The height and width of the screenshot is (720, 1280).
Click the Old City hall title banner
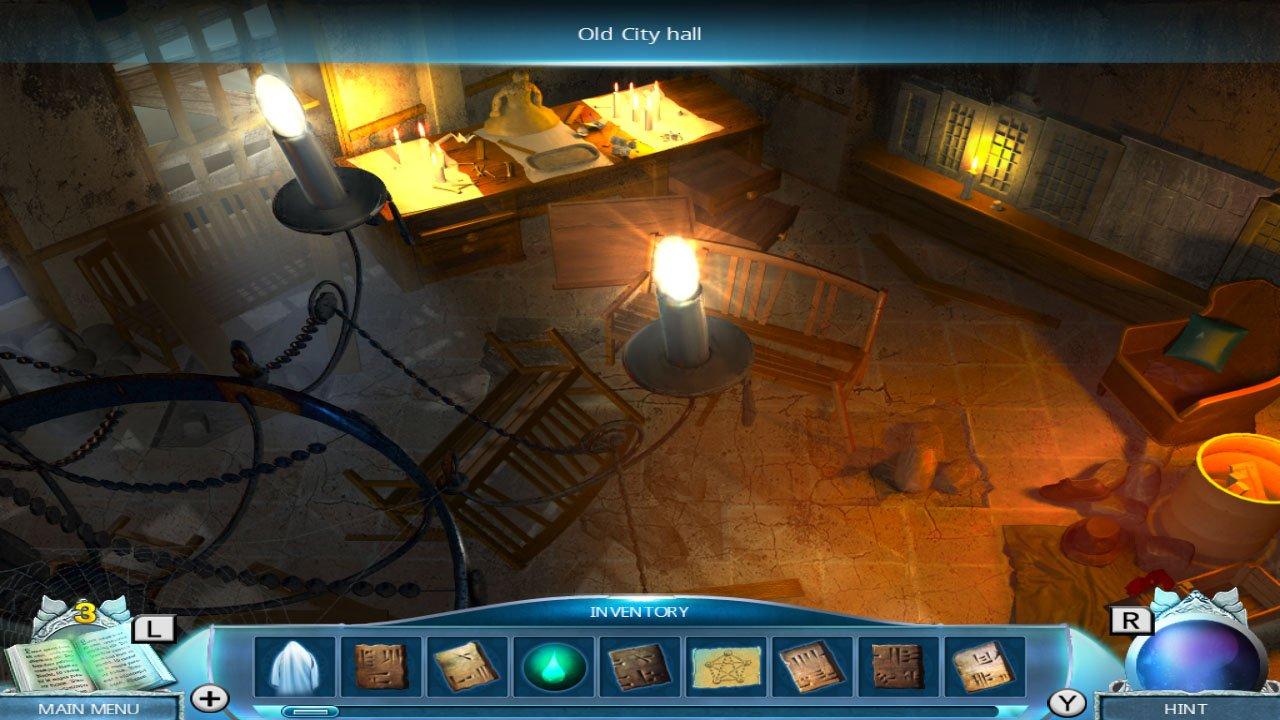[x=639, y=31]
